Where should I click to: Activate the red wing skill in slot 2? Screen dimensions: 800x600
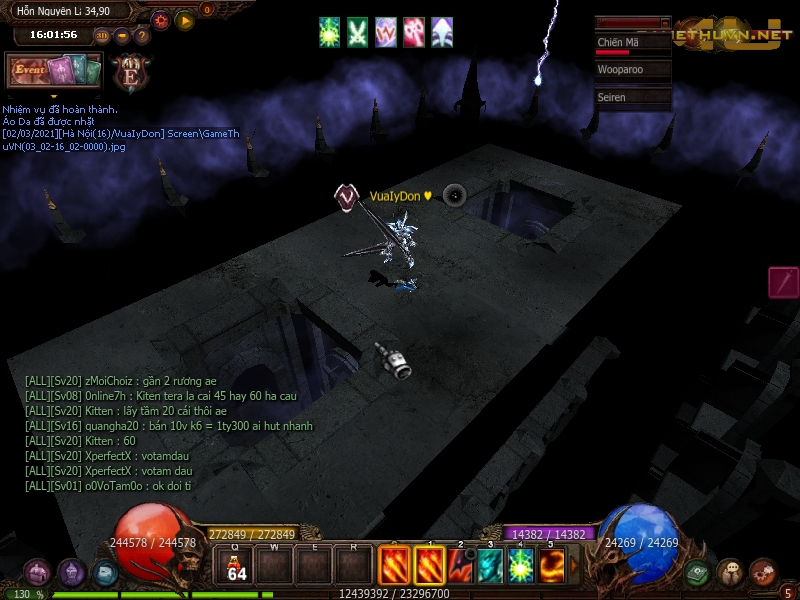point(461,566)
